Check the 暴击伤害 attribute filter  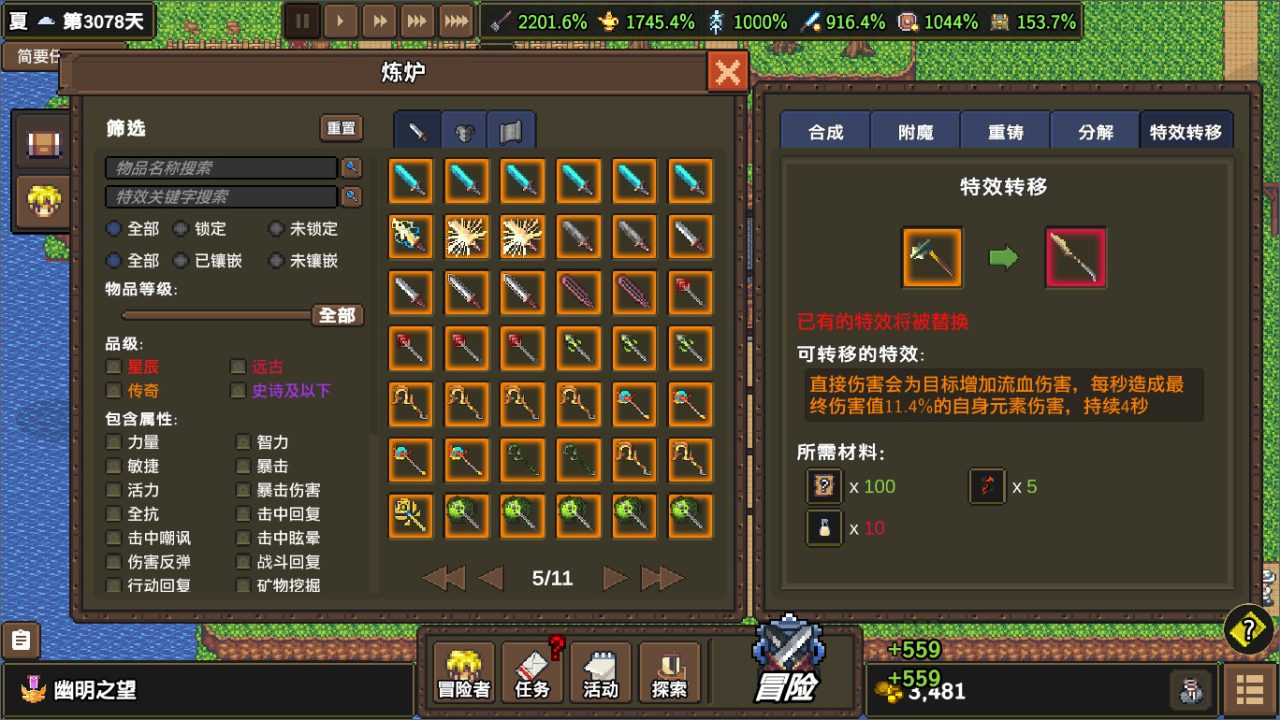click(x=240, y=489)
